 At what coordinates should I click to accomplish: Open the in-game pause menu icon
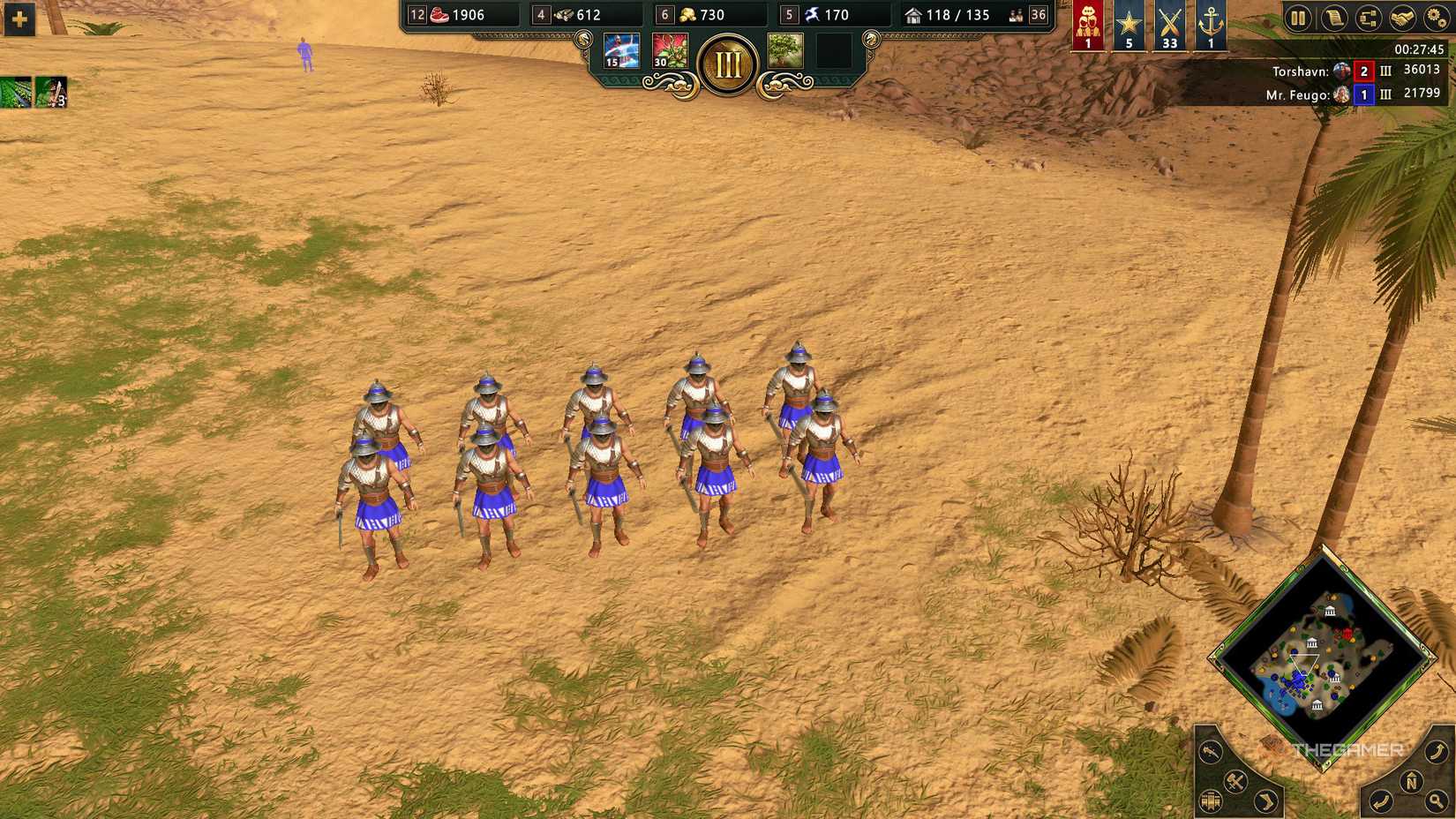[1297, 19]
